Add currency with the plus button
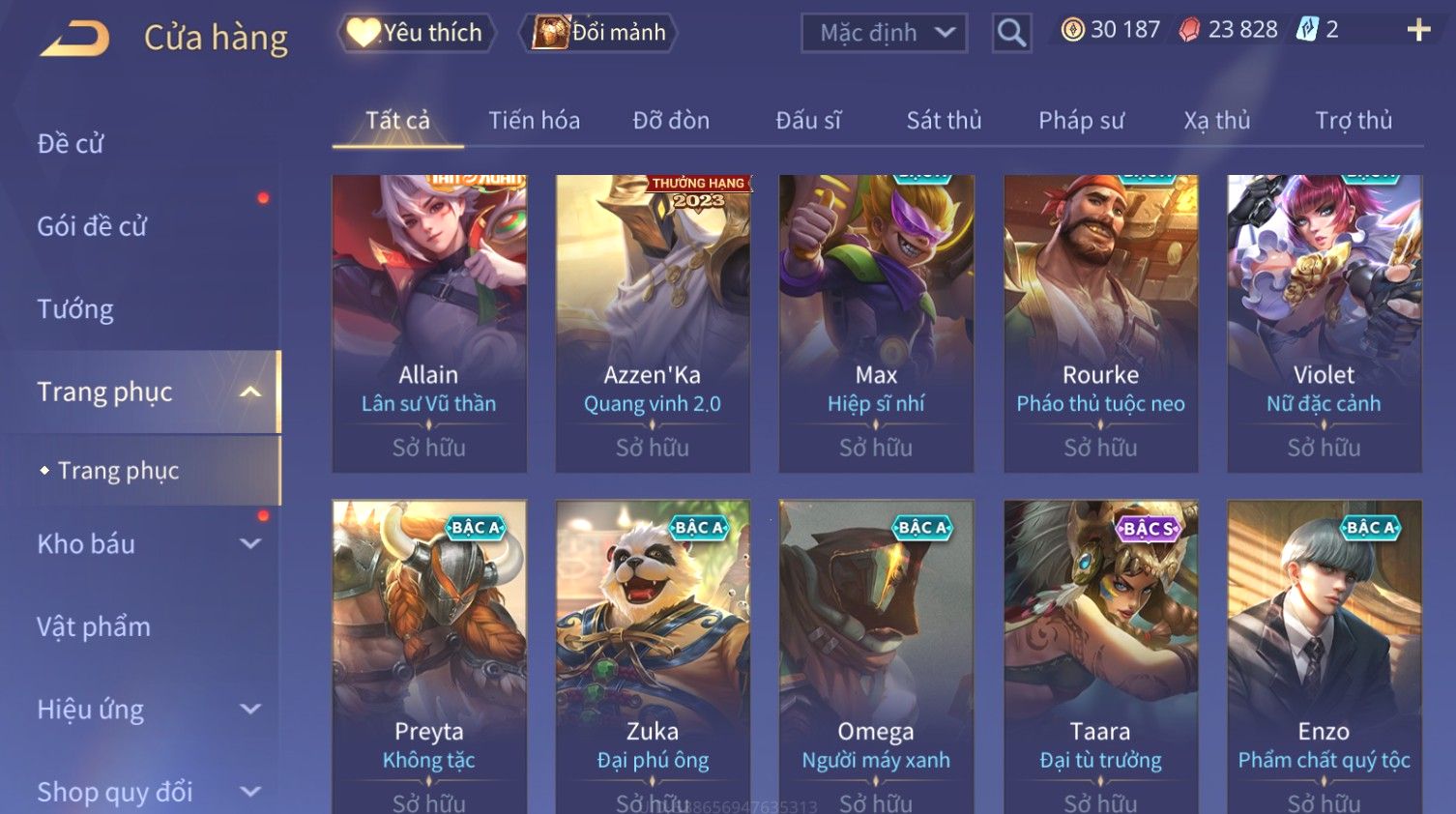Screen dimensions: 1456x814 pyautogui.click(x=1417, y=30)
